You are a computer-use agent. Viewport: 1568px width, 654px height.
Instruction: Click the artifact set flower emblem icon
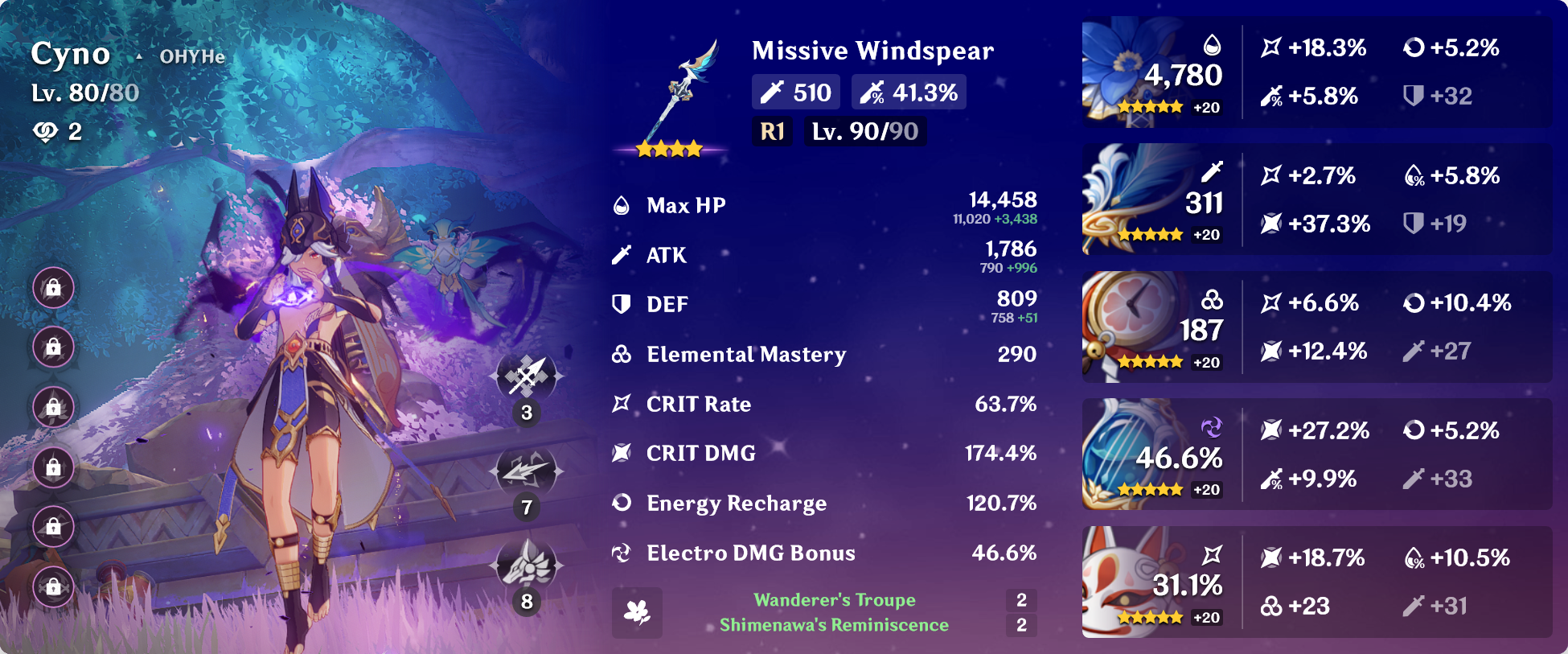coord(636,611)
